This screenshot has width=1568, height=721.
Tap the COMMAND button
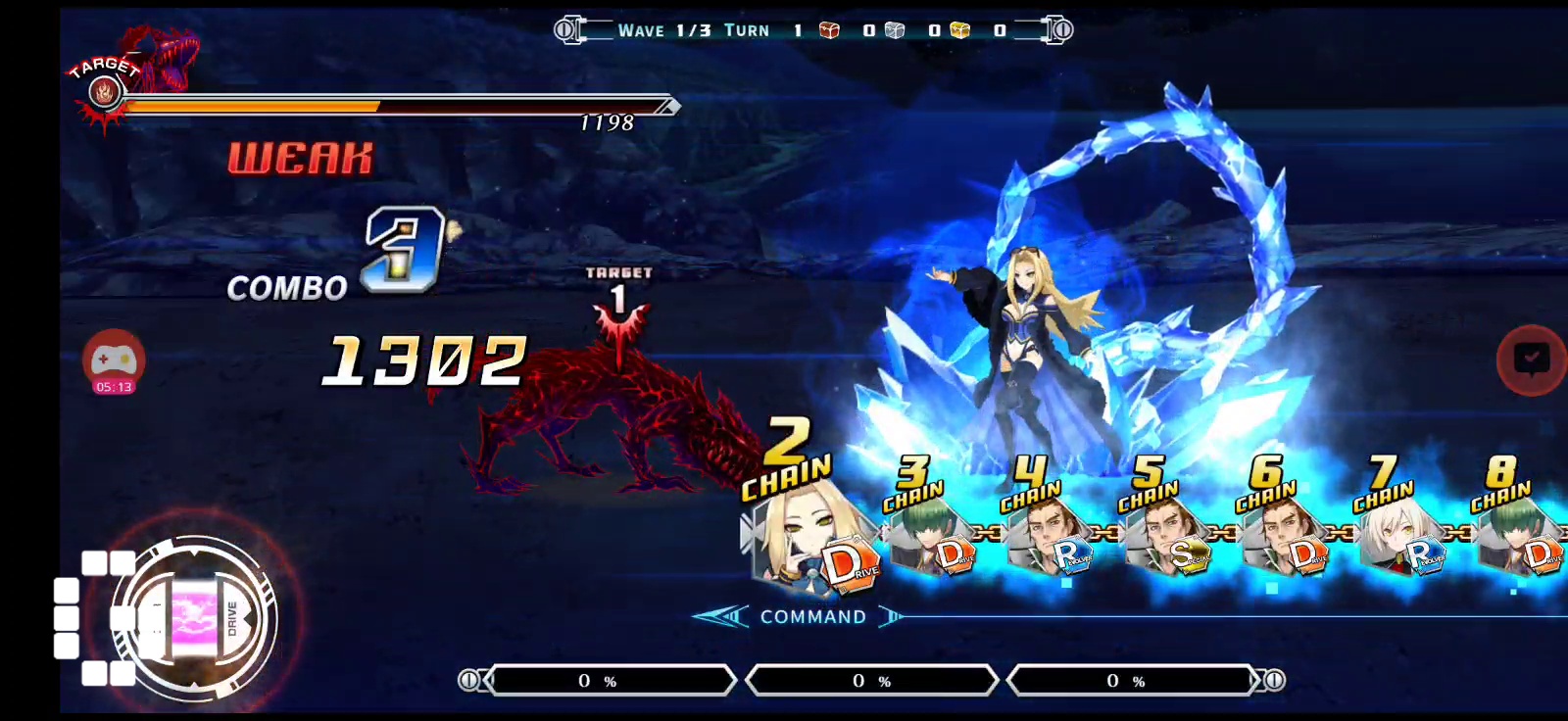812,616
